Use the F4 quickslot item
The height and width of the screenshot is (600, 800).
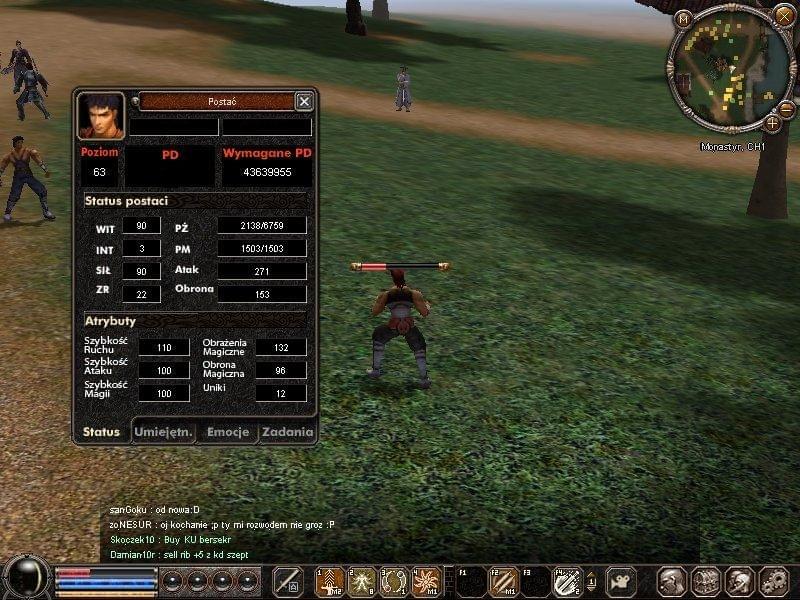568,581
